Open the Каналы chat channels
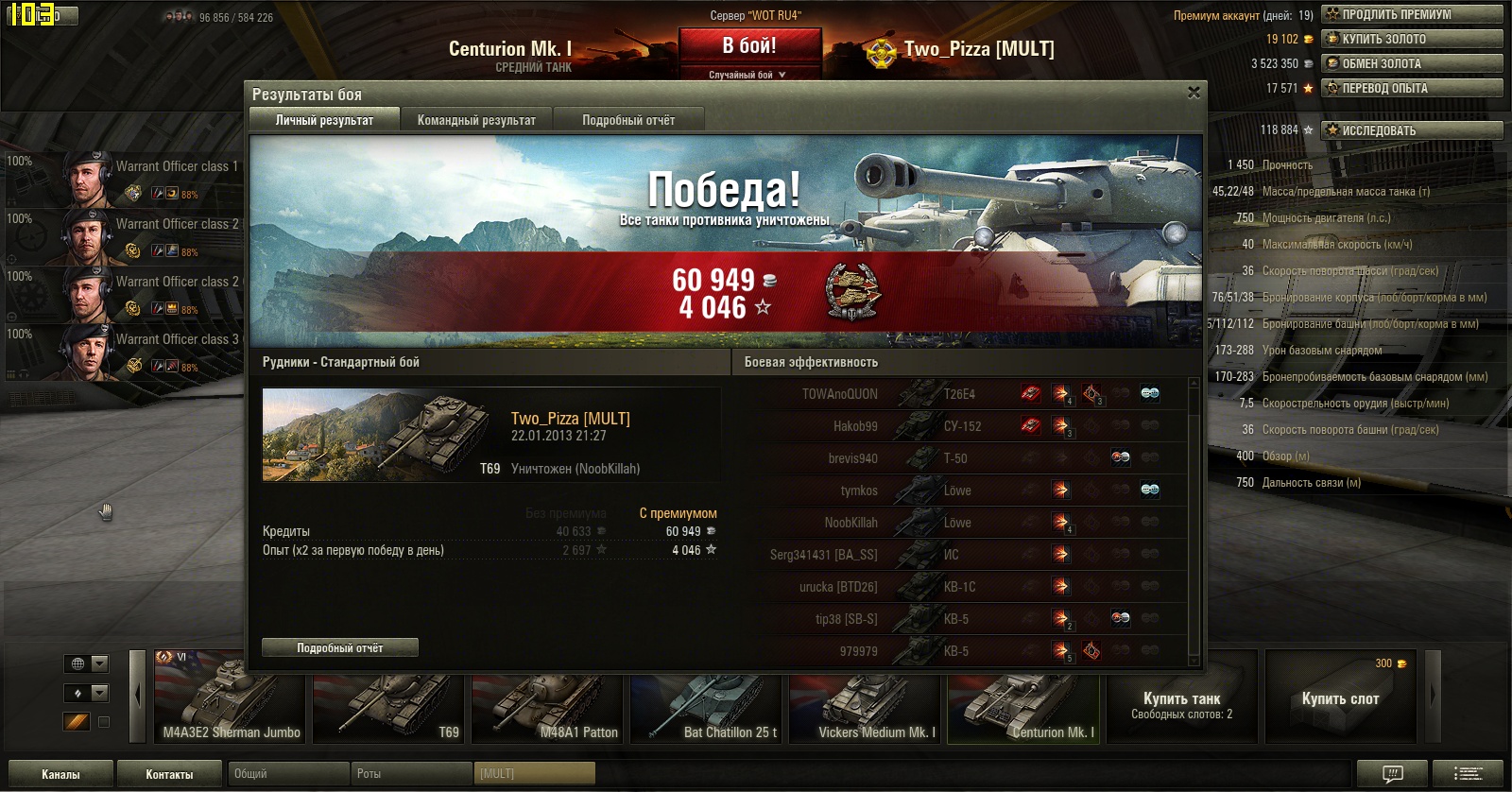1512x792 pixels. [60, 774]
